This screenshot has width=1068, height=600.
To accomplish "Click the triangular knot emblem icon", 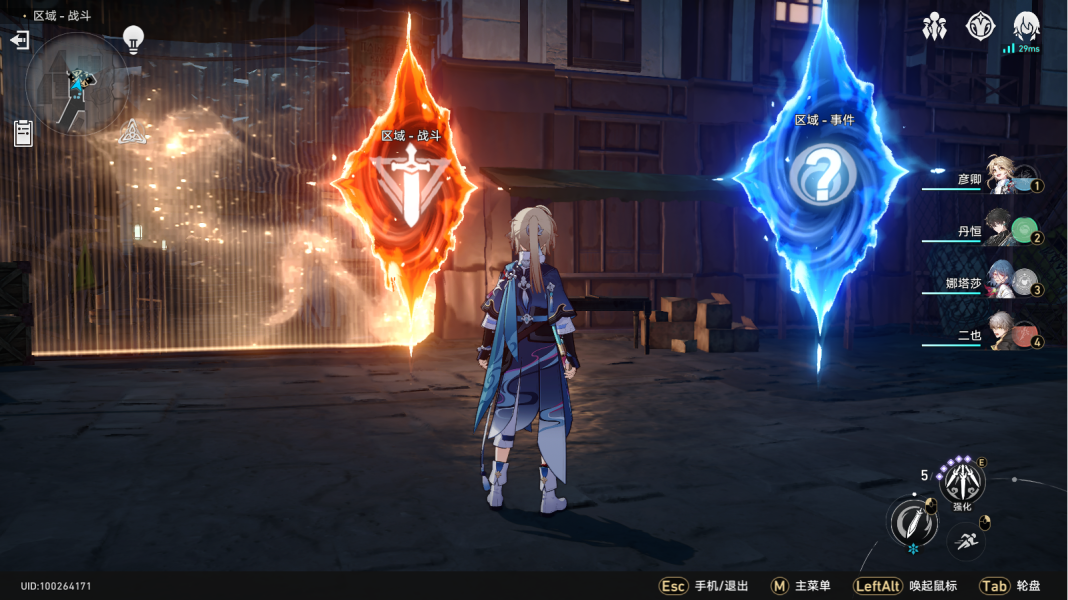I will 129,132.
